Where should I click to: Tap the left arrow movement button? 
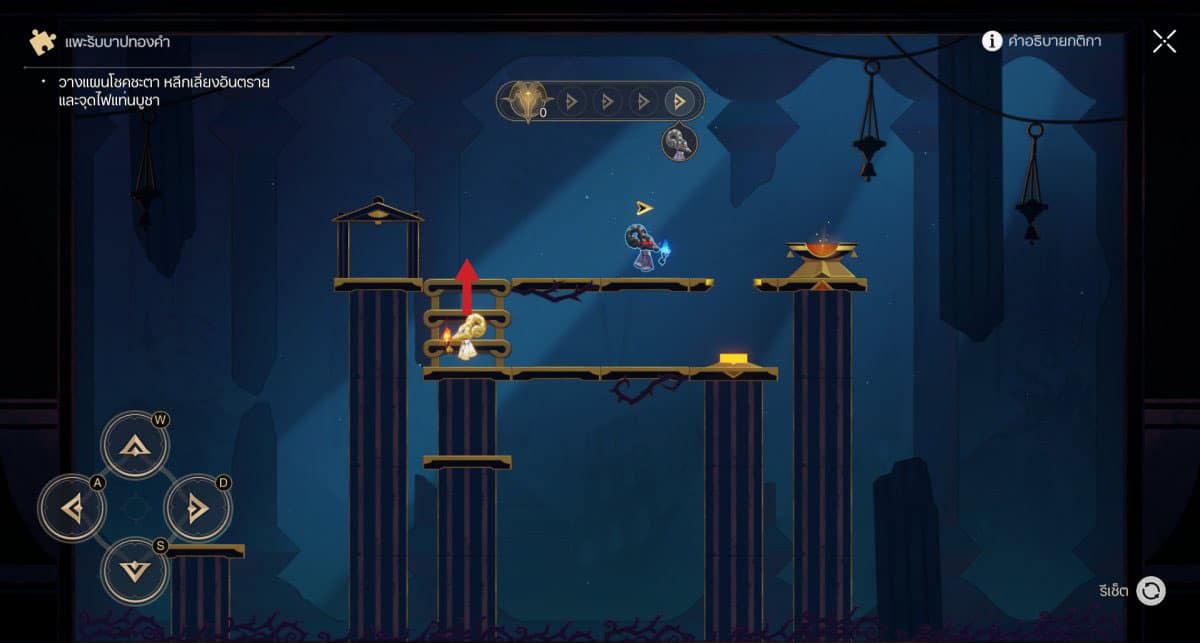72,509
